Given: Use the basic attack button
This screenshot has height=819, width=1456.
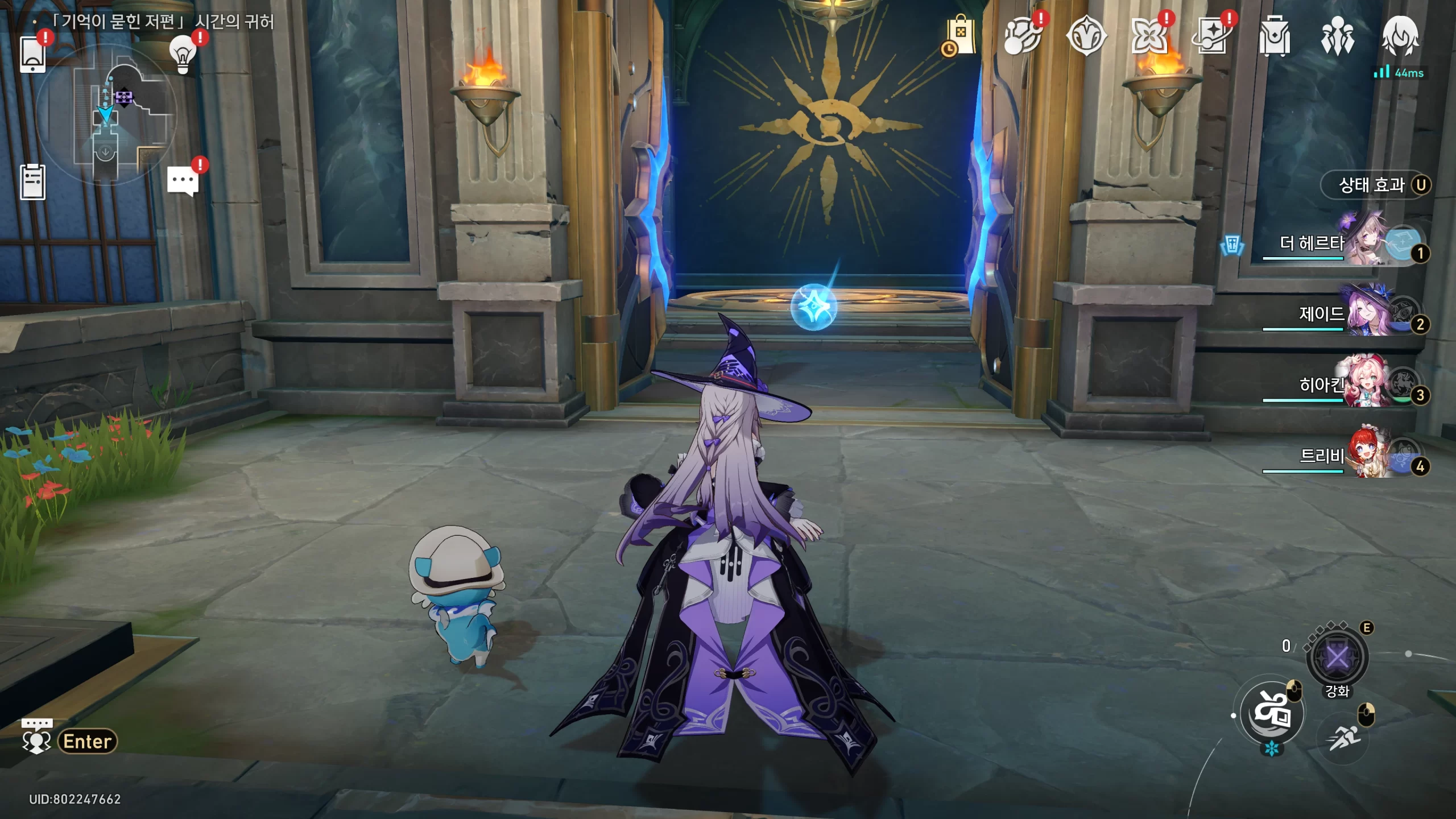Looking at the screenshot, I should (x=1272, y=713).
